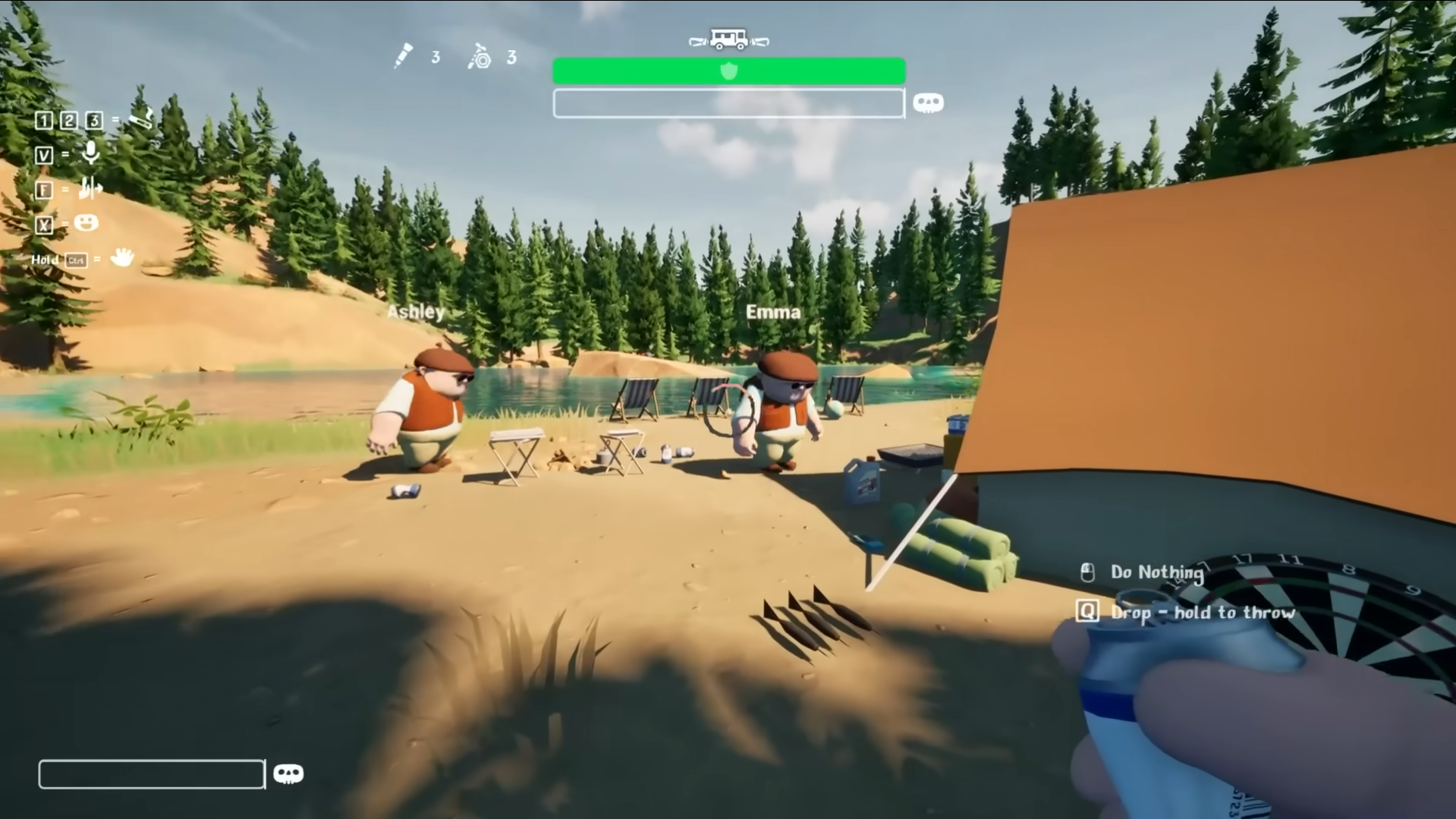Image resolution: width=1456 pixels, height=819 pixels.
Task: Click the waving hand icon
Action: (121, 258)
